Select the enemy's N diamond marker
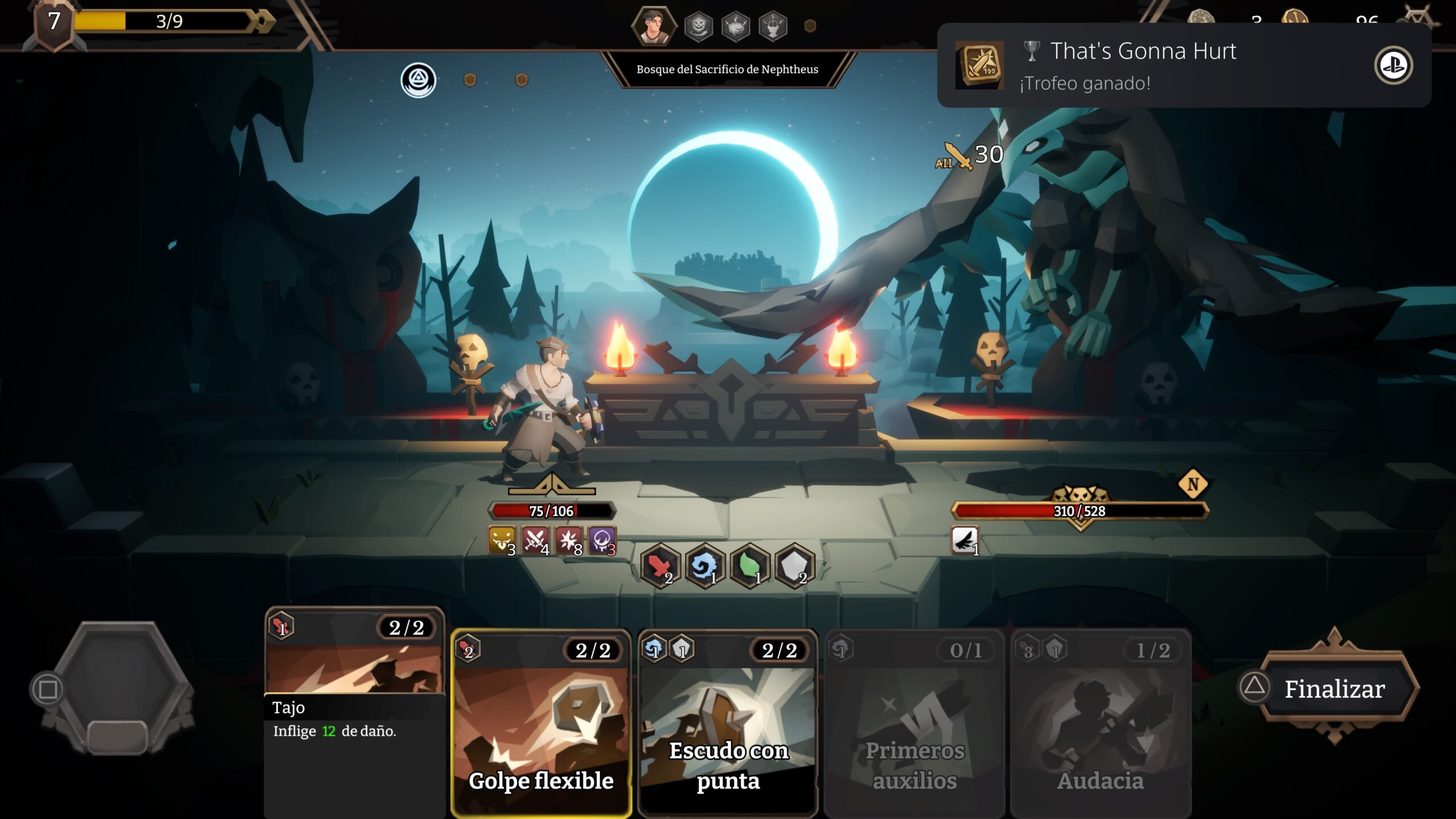Viewport: 1456px width, 819px height. [x=1193, y=485]
